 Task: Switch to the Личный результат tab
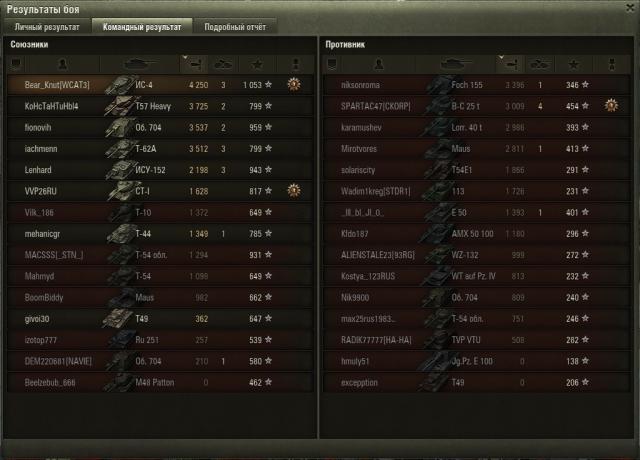(x=46, y=27)
